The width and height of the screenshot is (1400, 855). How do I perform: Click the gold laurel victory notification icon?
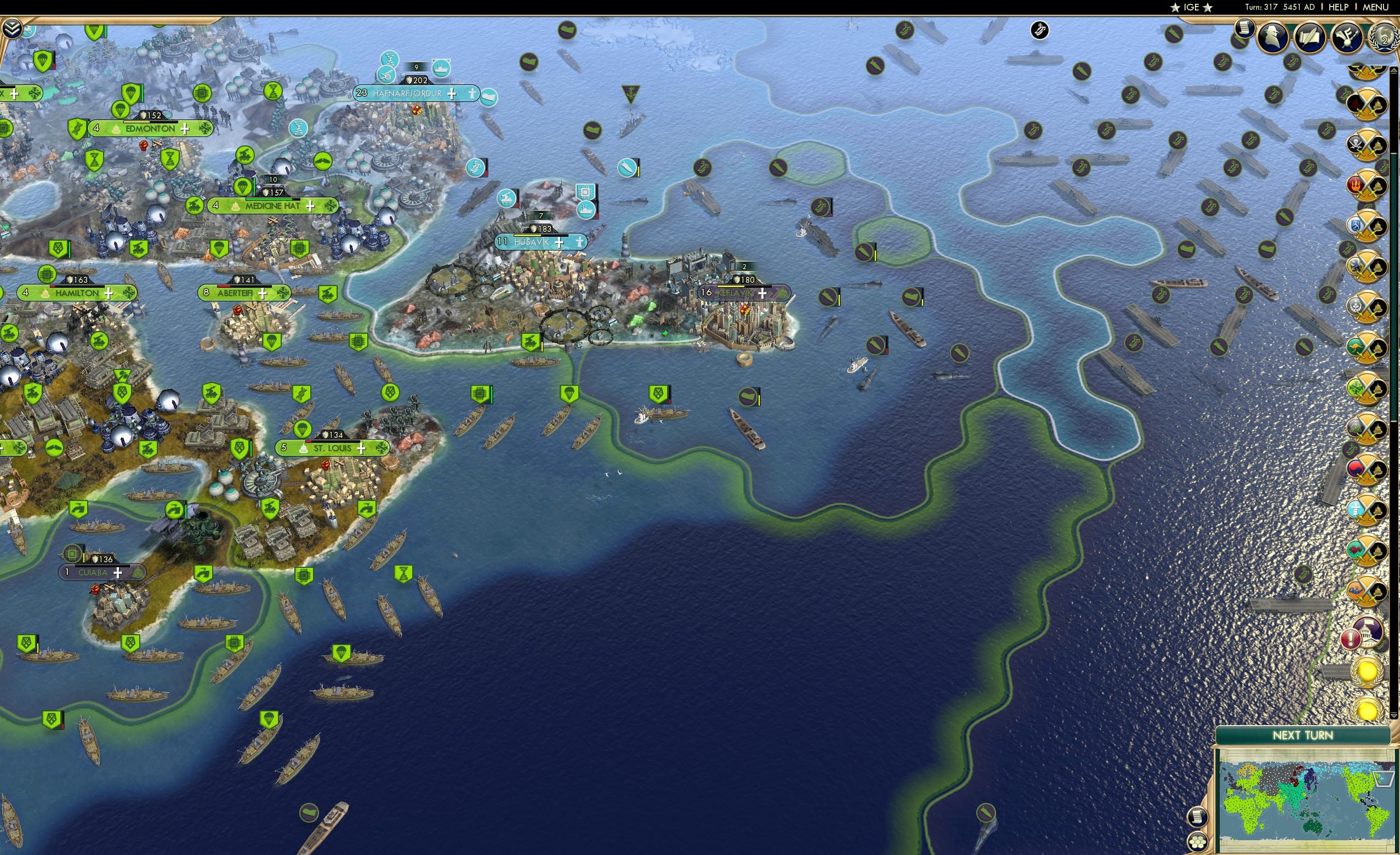(x=1368, y=671)
